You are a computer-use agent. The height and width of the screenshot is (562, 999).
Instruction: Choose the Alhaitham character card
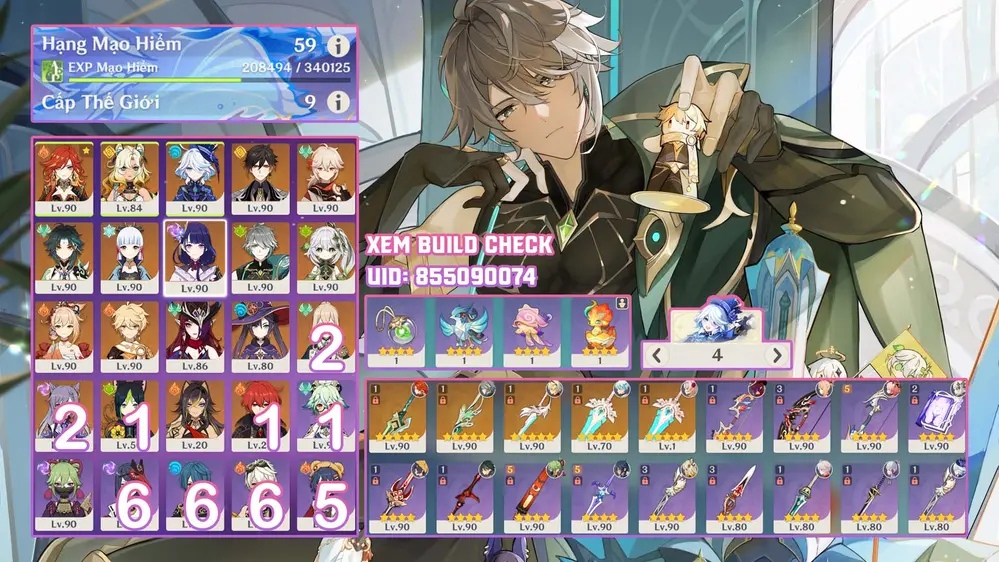pyautogui.click(x=259, y=257)
